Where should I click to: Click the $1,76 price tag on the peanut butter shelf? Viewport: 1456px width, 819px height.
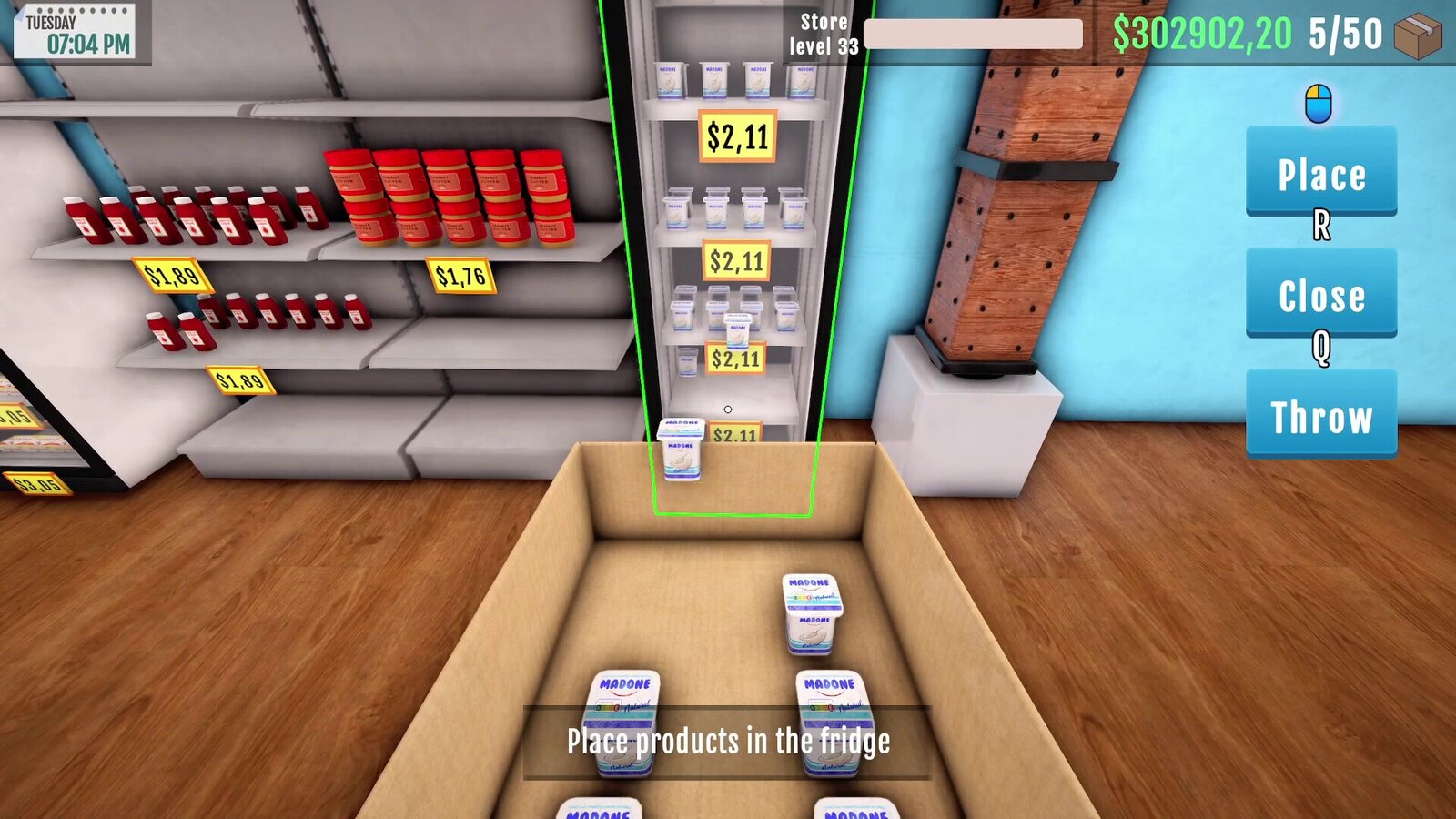coord(462,273)
